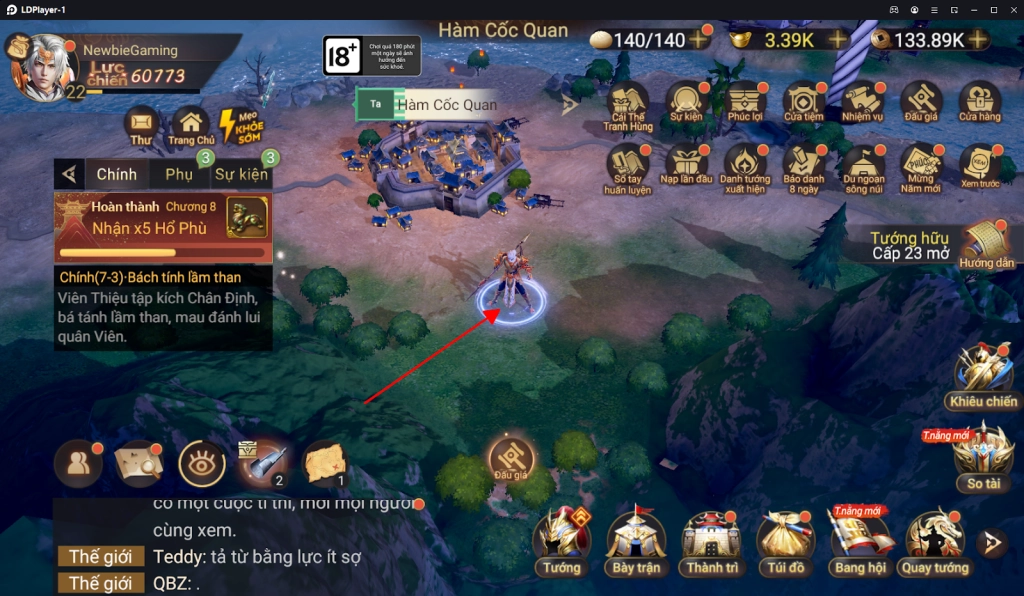Open the Nhiệm vụ missions panel
1024x596 pixels.
click(862, 103)
